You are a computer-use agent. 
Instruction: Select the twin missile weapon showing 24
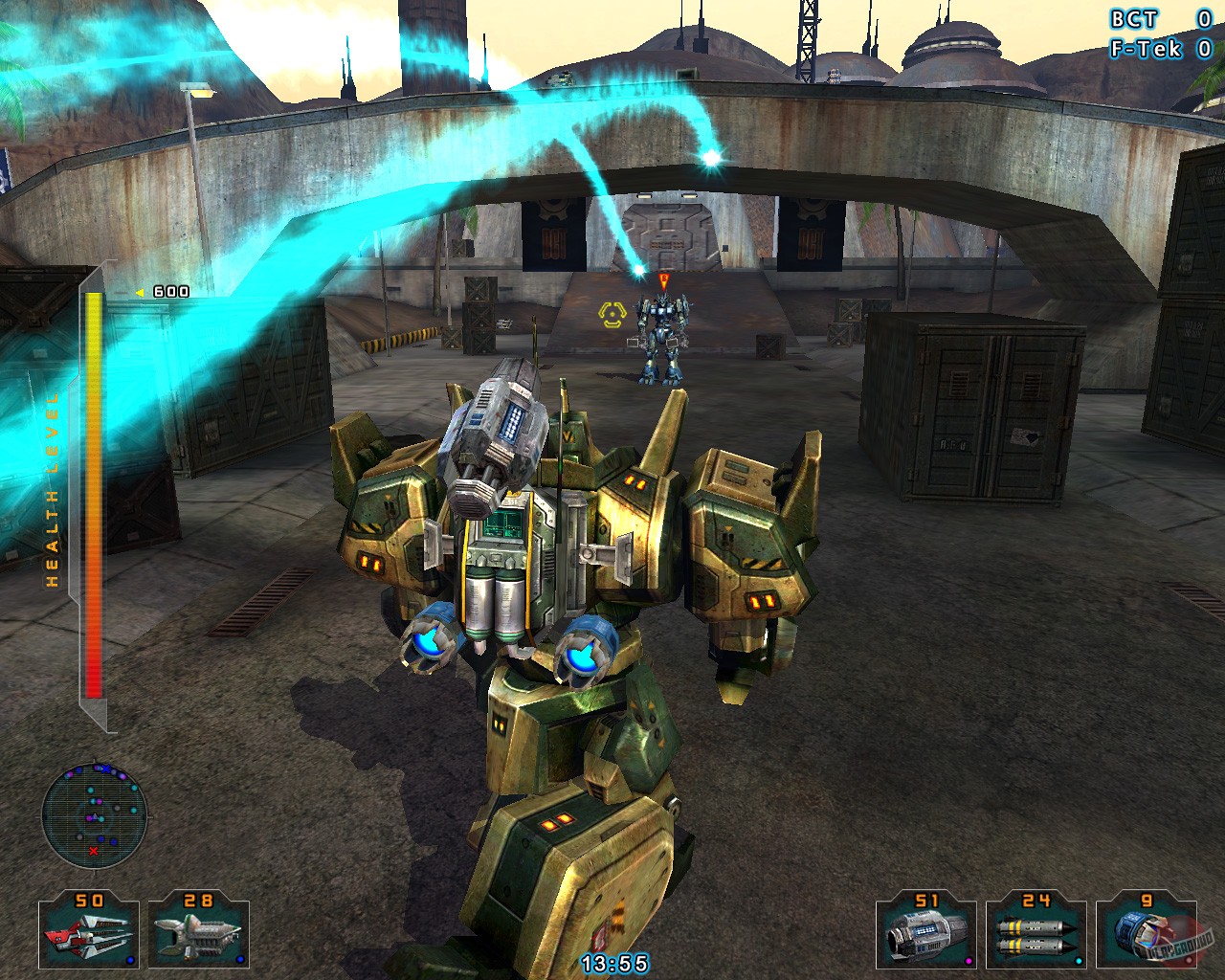(1036, 933)
